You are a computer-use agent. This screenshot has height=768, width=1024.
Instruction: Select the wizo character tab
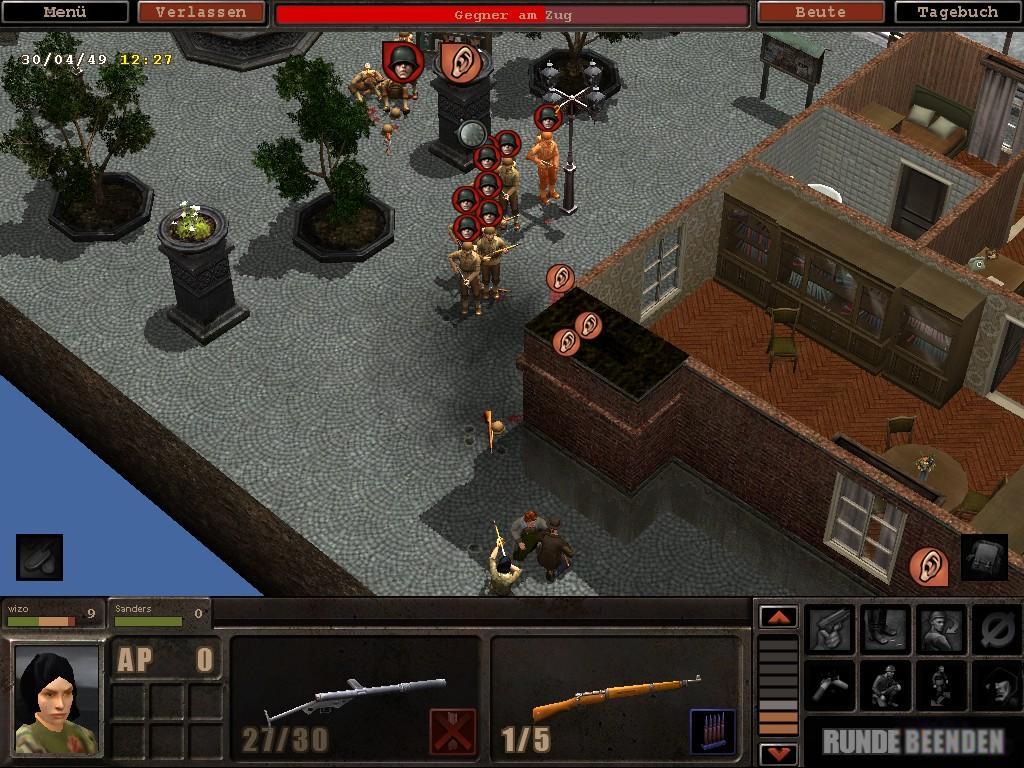pos(52,614)
